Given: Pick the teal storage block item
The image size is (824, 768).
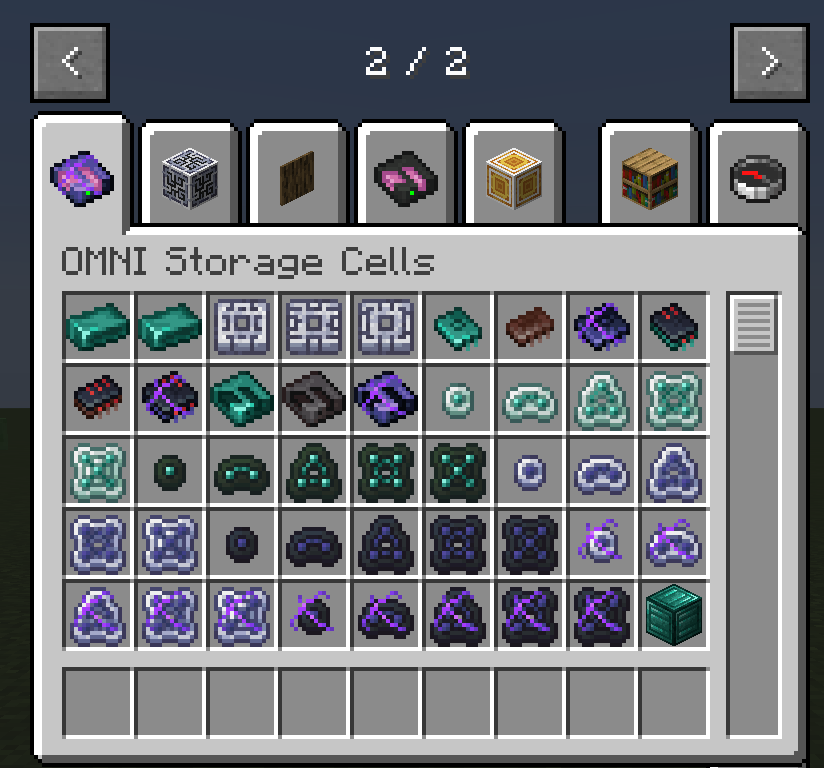Looking at the screenshot, I should click(x=674, y=612).
